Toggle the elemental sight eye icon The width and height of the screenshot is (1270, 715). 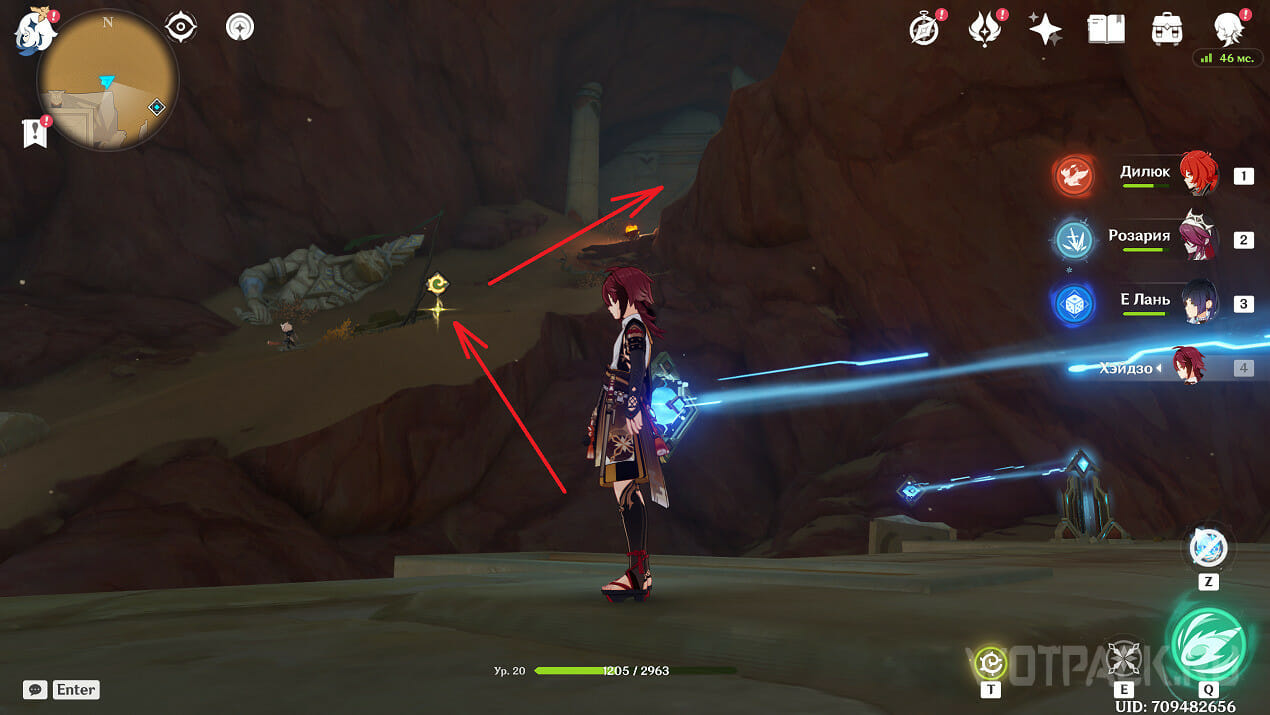click(x=180, y=27)
